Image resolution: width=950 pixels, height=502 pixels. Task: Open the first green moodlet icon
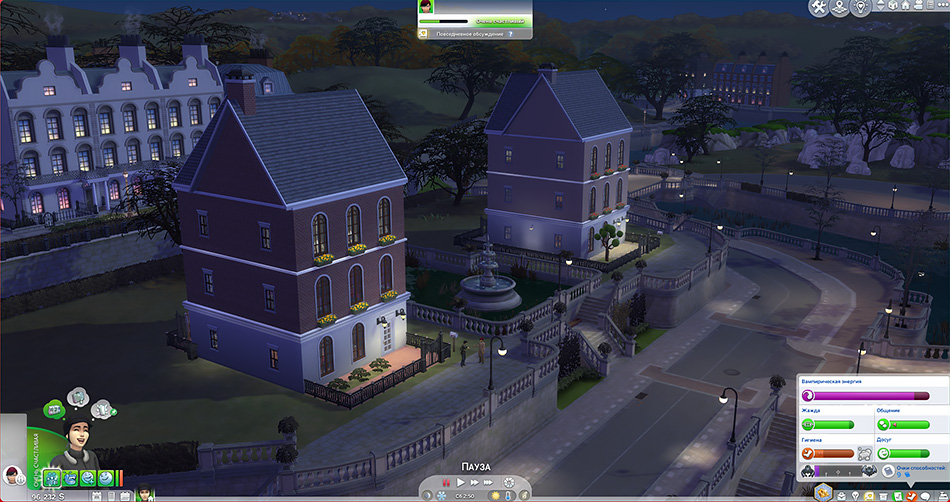pos(51,478)
